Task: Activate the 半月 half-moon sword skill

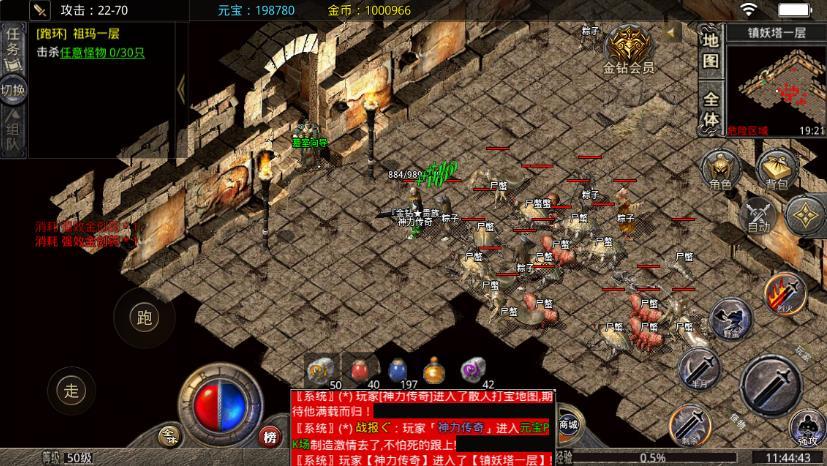Action: 698,367
